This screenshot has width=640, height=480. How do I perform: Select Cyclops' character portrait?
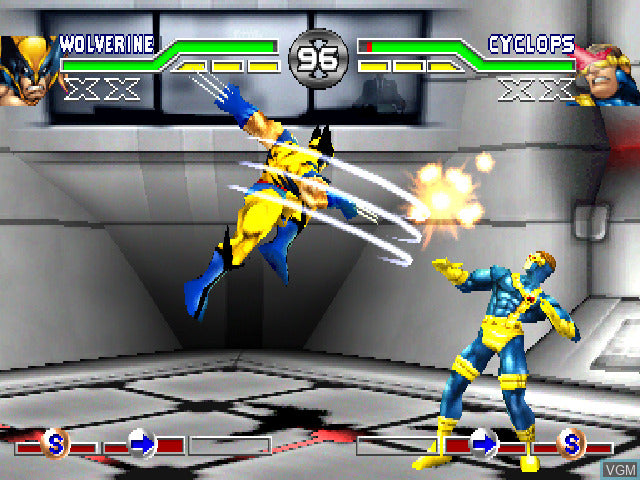point(606,72)
